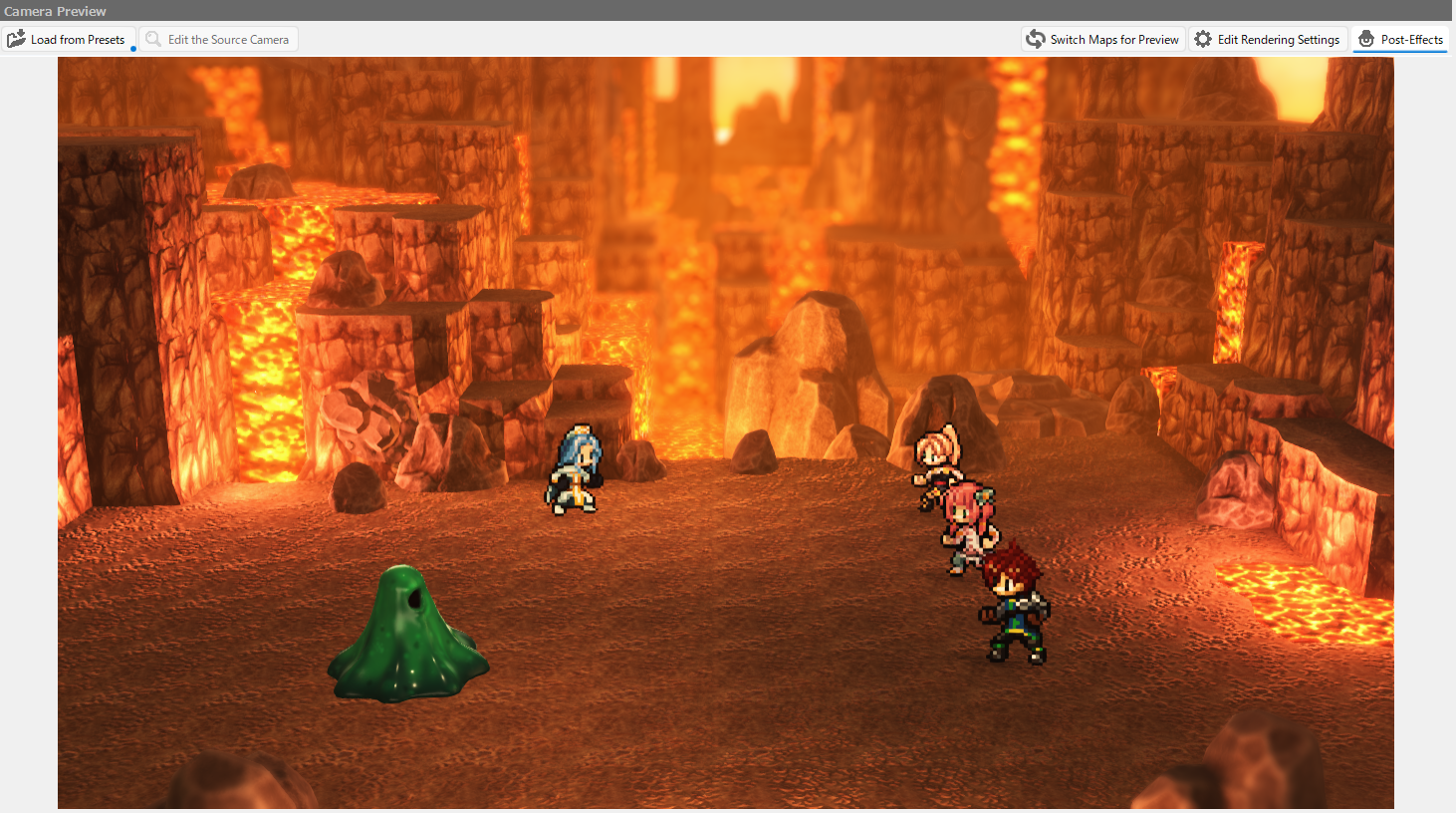Open the Load from Presets folder icon
This screenshot has width=1456, height=813.
tap(16, 38)
